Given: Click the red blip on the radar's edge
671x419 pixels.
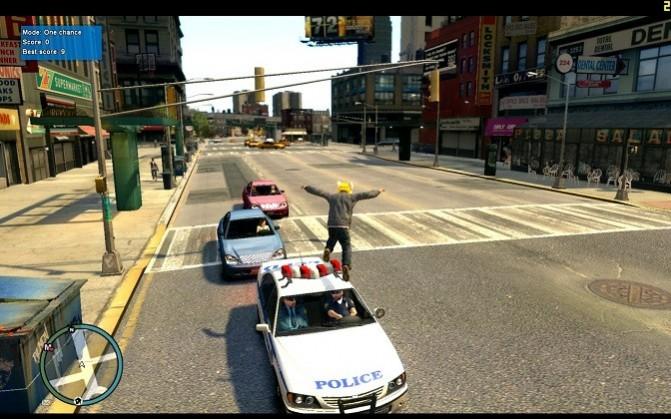Looking at the screenshot, I should (x=49, y=348).
